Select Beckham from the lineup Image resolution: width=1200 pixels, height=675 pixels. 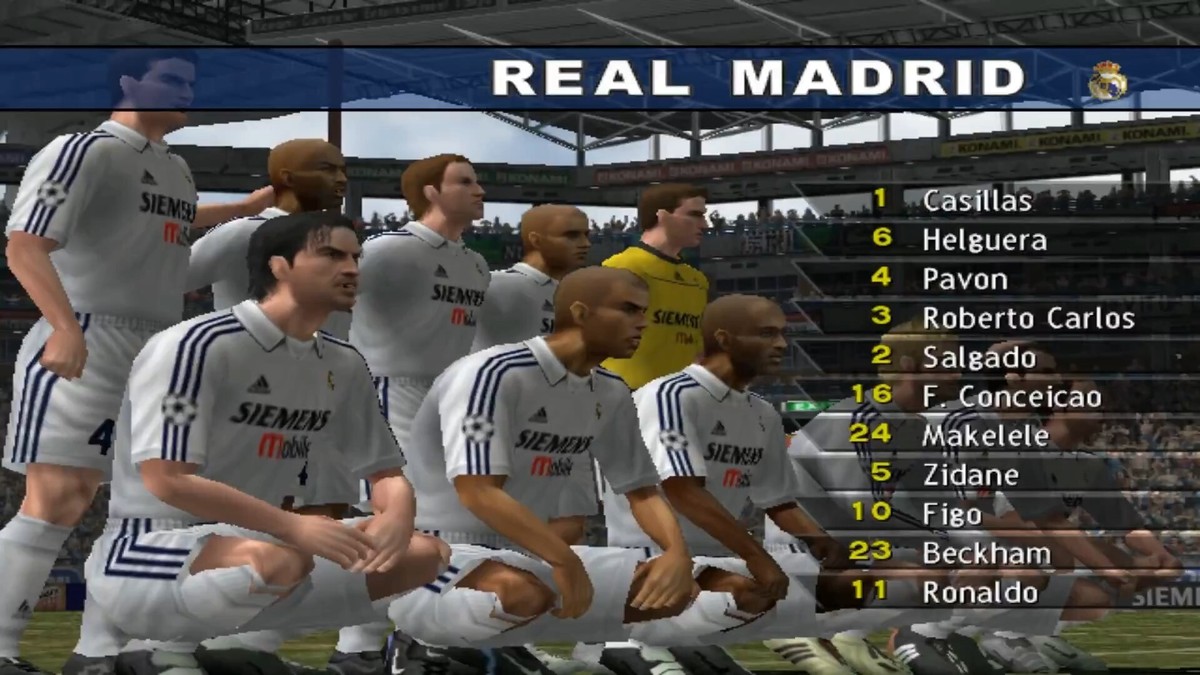(986, 553)
